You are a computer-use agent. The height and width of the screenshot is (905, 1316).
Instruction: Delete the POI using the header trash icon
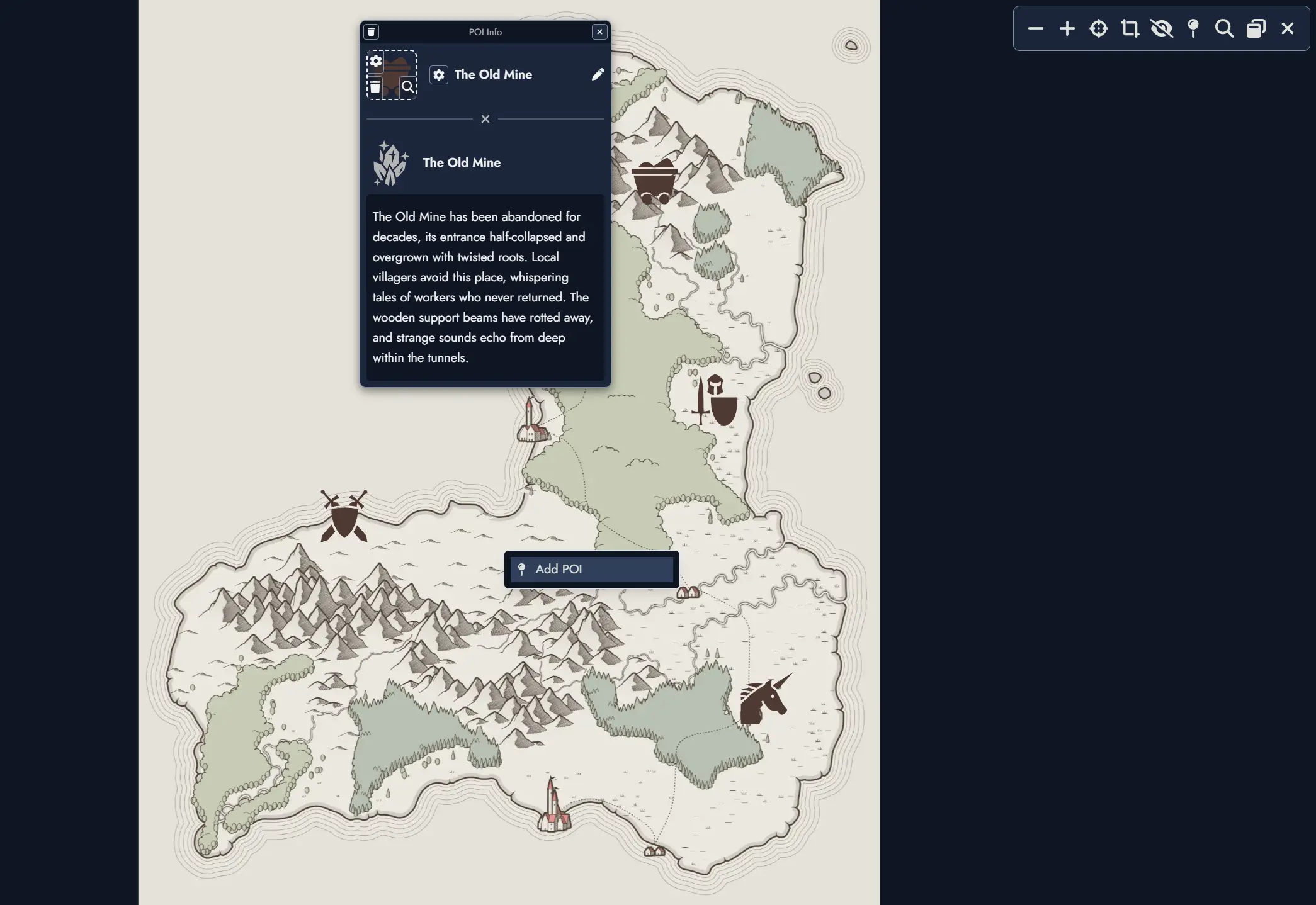(372, 31)
